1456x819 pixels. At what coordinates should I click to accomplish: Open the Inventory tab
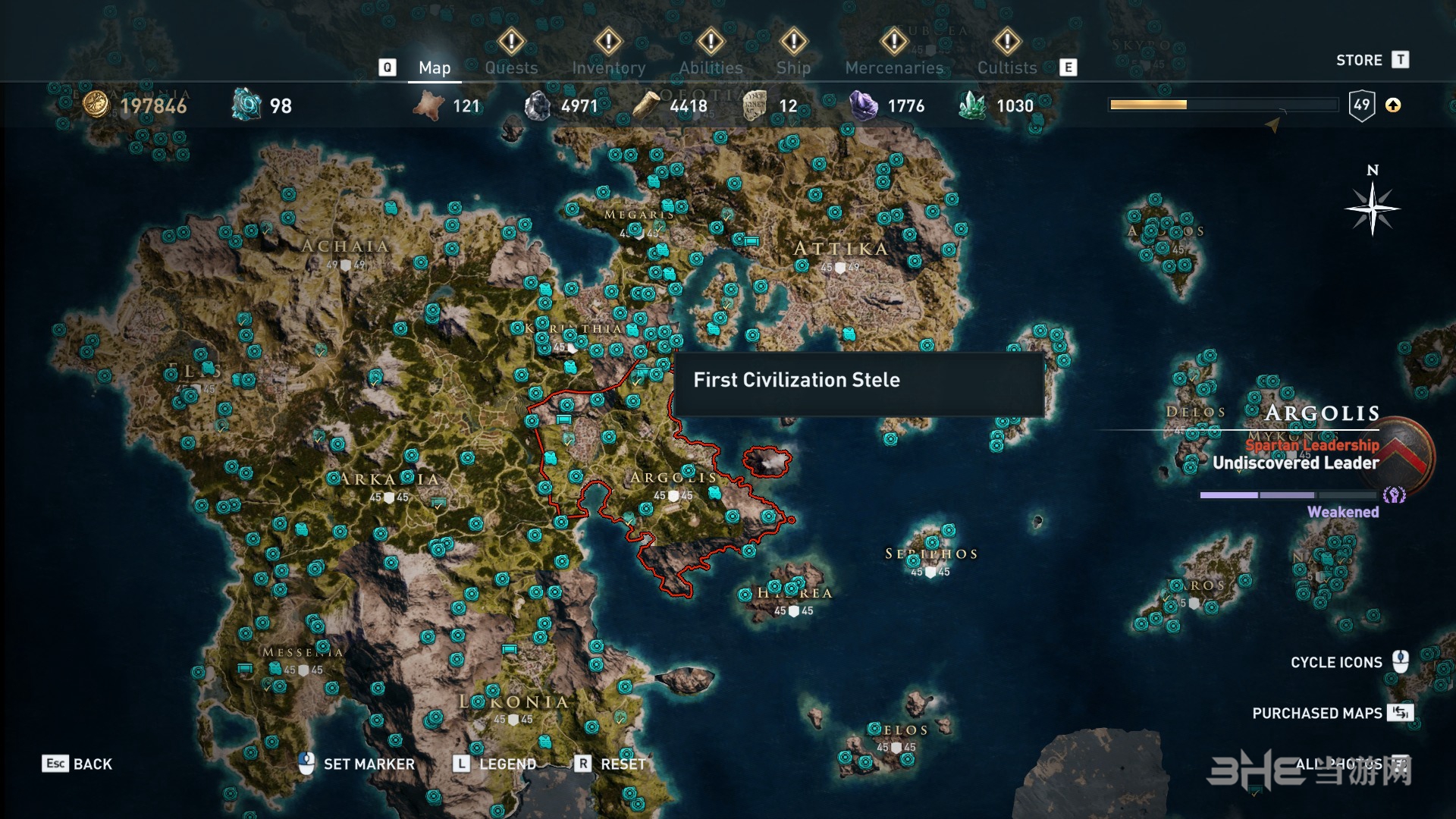coord(608,67)
